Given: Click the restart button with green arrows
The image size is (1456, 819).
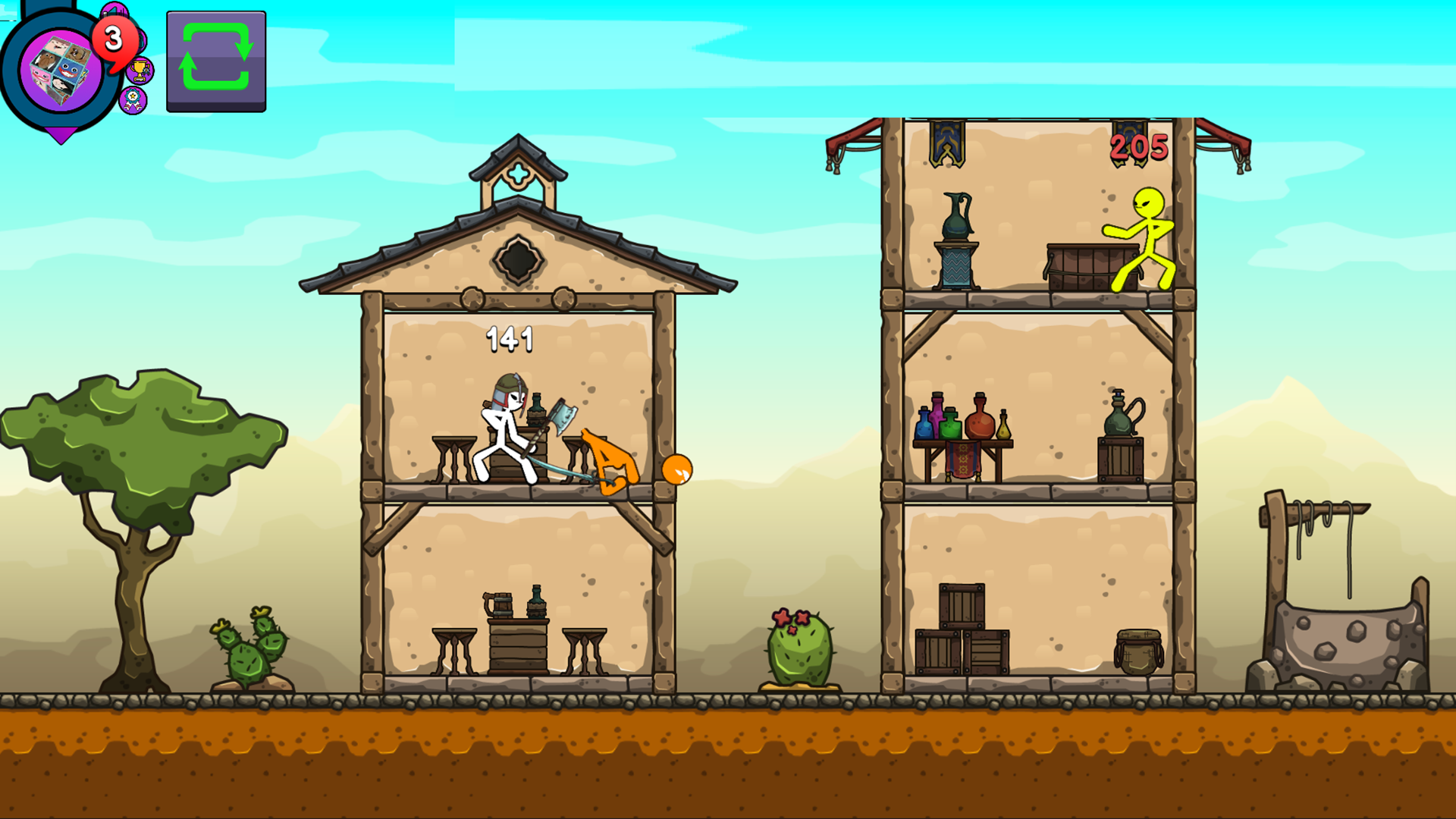Looking at the screenshot, I should (x=215, y=61).
